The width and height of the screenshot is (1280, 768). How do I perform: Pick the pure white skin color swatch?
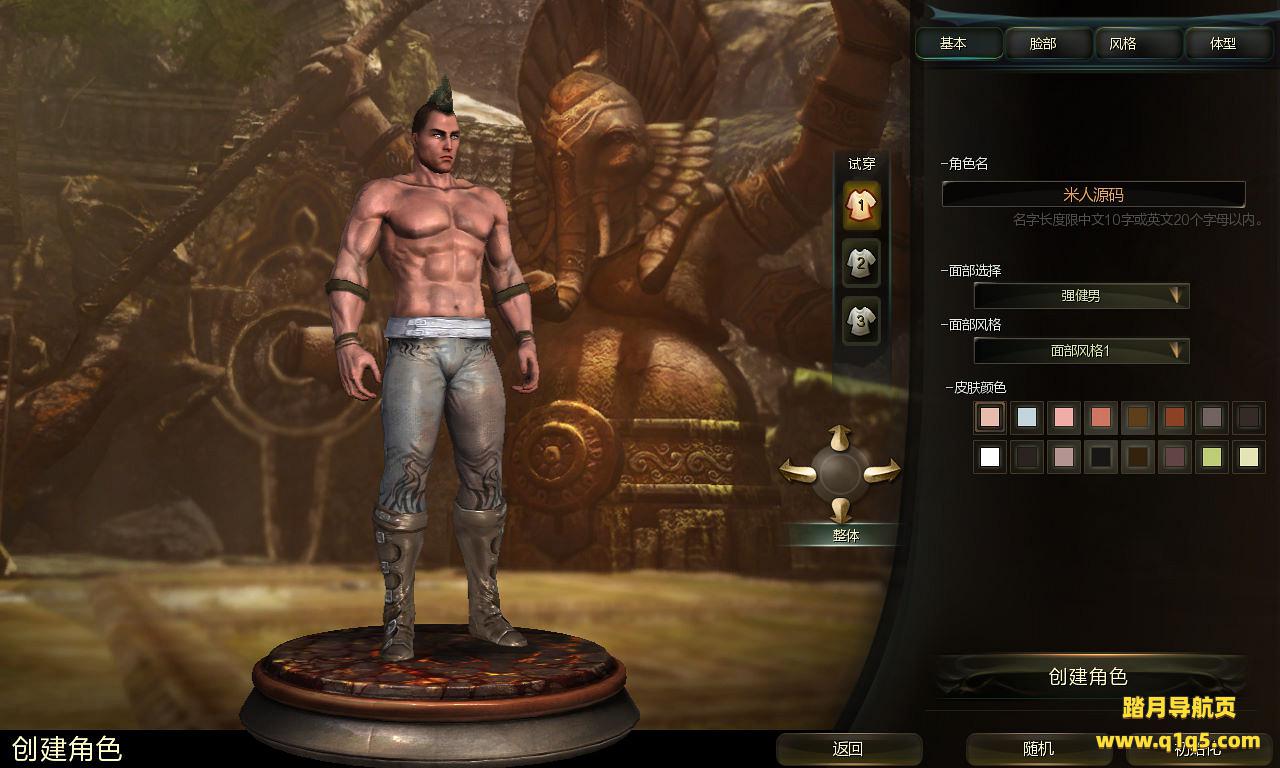(990, 457)
